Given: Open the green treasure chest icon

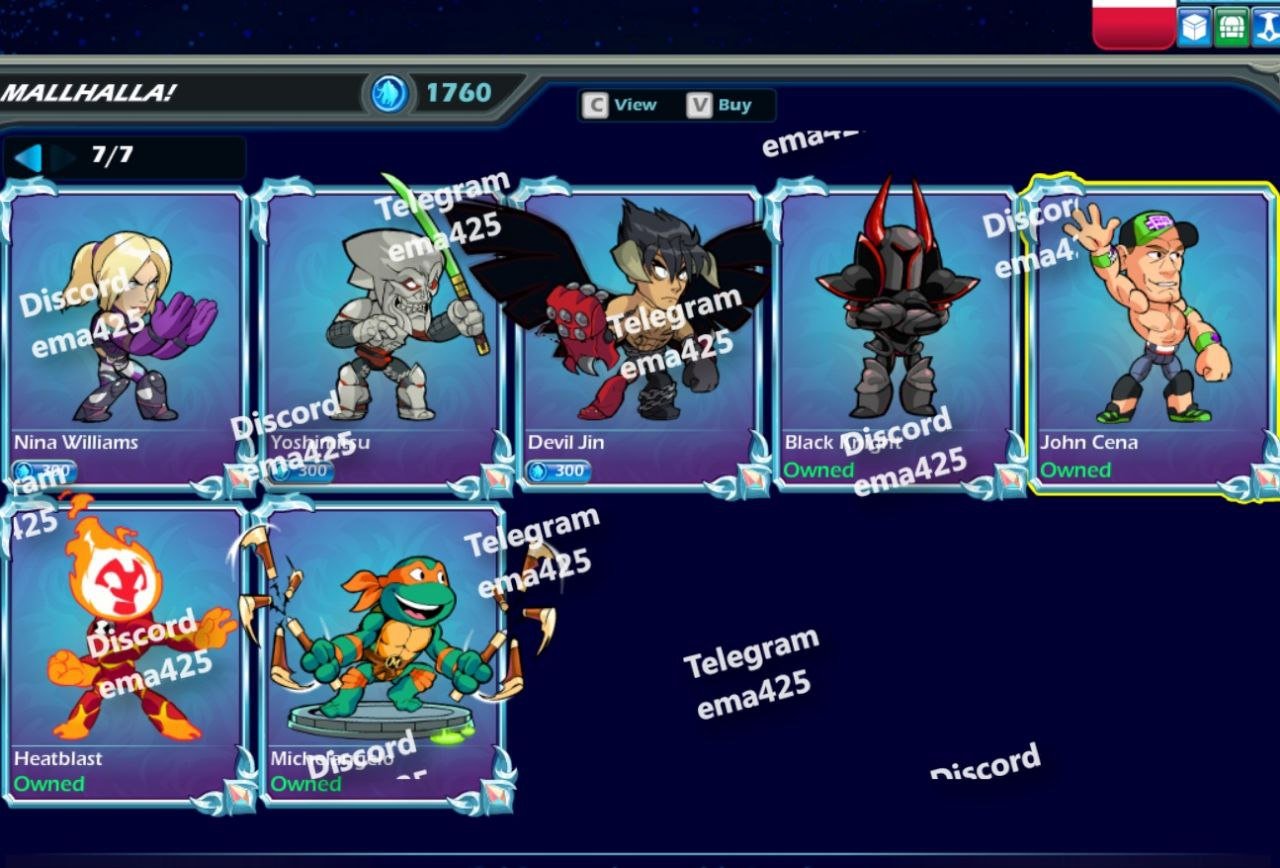Looking at the screenshot, I should (1231, 28).
